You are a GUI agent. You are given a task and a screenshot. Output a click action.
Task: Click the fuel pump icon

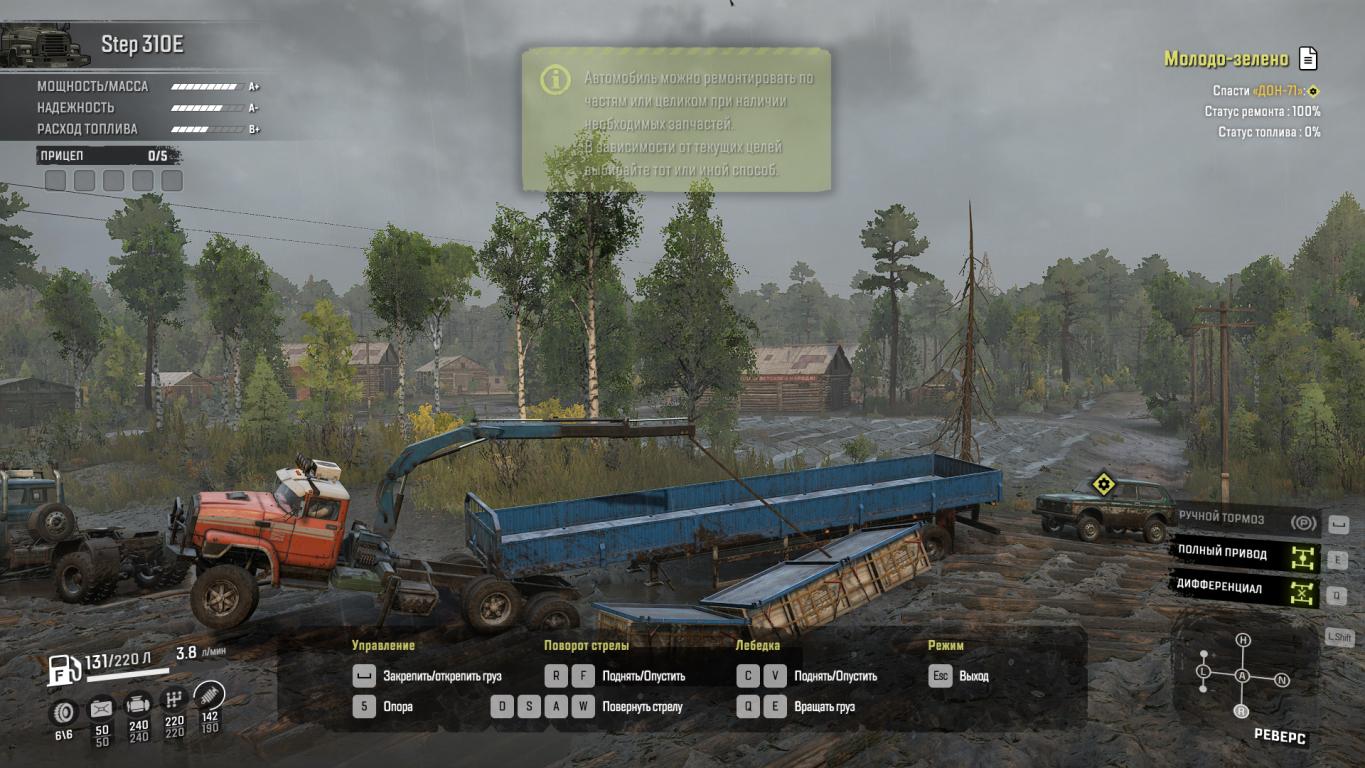pyautogui.click(x=65, y=670)
